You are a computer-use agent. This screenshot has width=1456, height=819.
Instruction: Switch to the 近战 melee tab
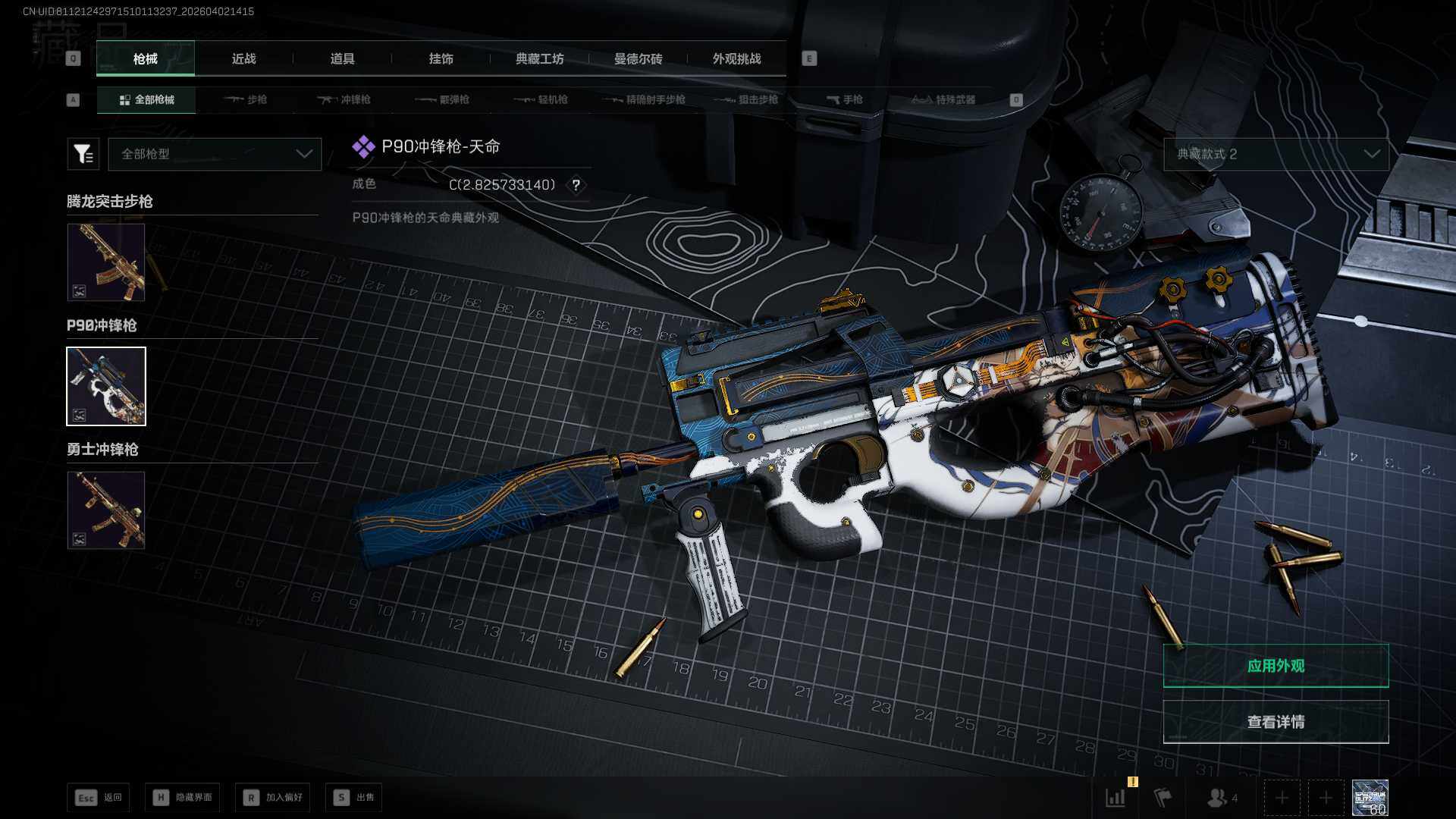coord(243,58)
